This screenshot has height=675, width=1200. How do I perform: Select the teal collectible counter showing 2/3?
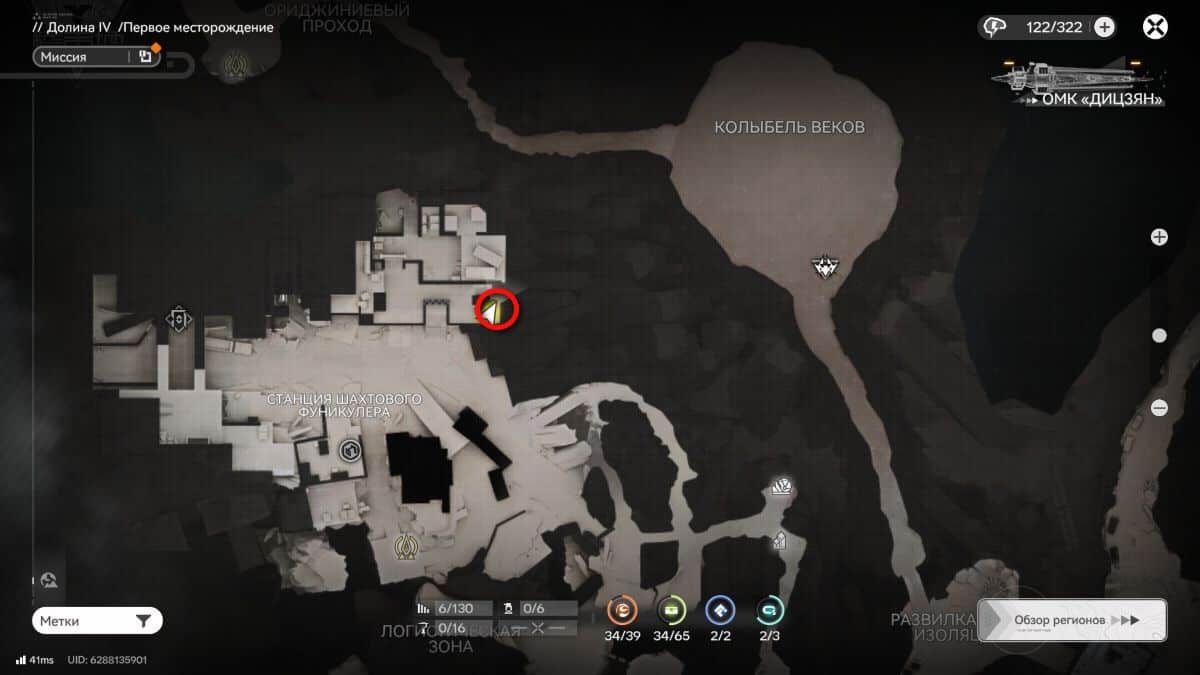click(x=769, y=610)
